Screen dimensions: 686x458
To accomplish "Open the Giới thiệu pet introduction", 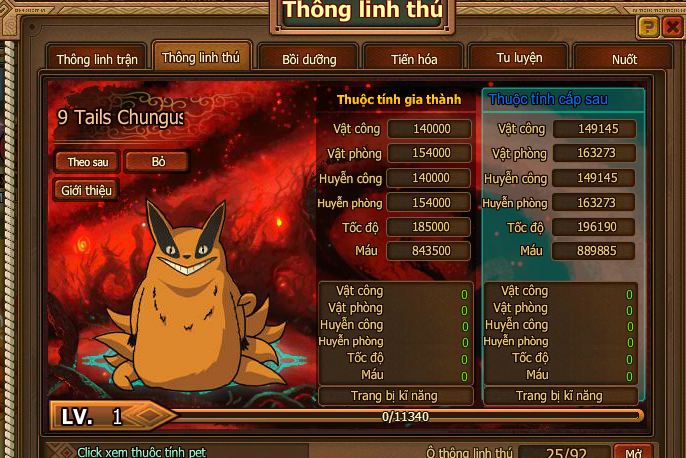I will tap(87, 189).
